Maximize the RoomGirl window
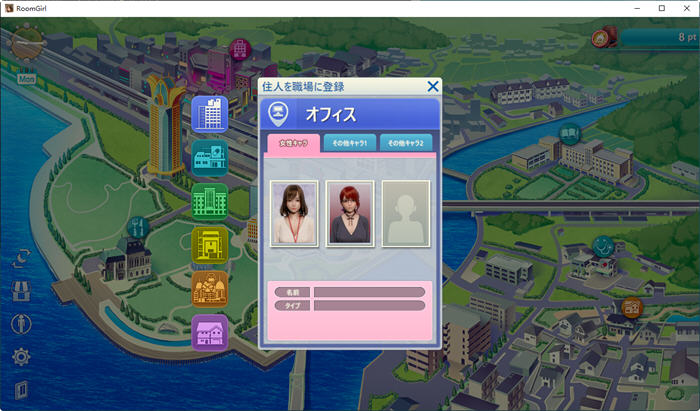The width and height of the screenshot is (700, 411). (661, 7)
